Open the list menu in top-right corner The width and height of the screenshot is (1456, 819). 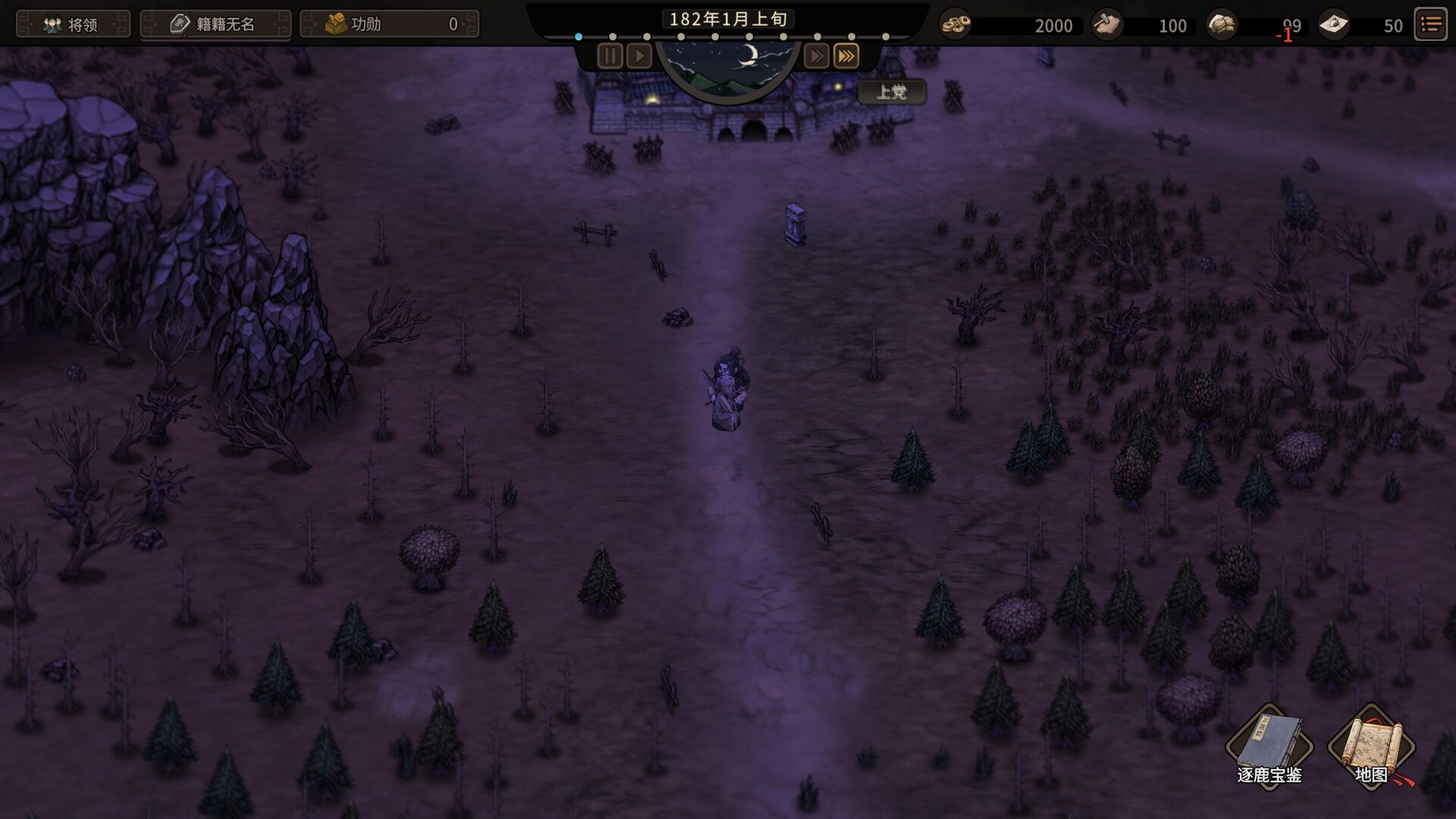[1431, 25]
